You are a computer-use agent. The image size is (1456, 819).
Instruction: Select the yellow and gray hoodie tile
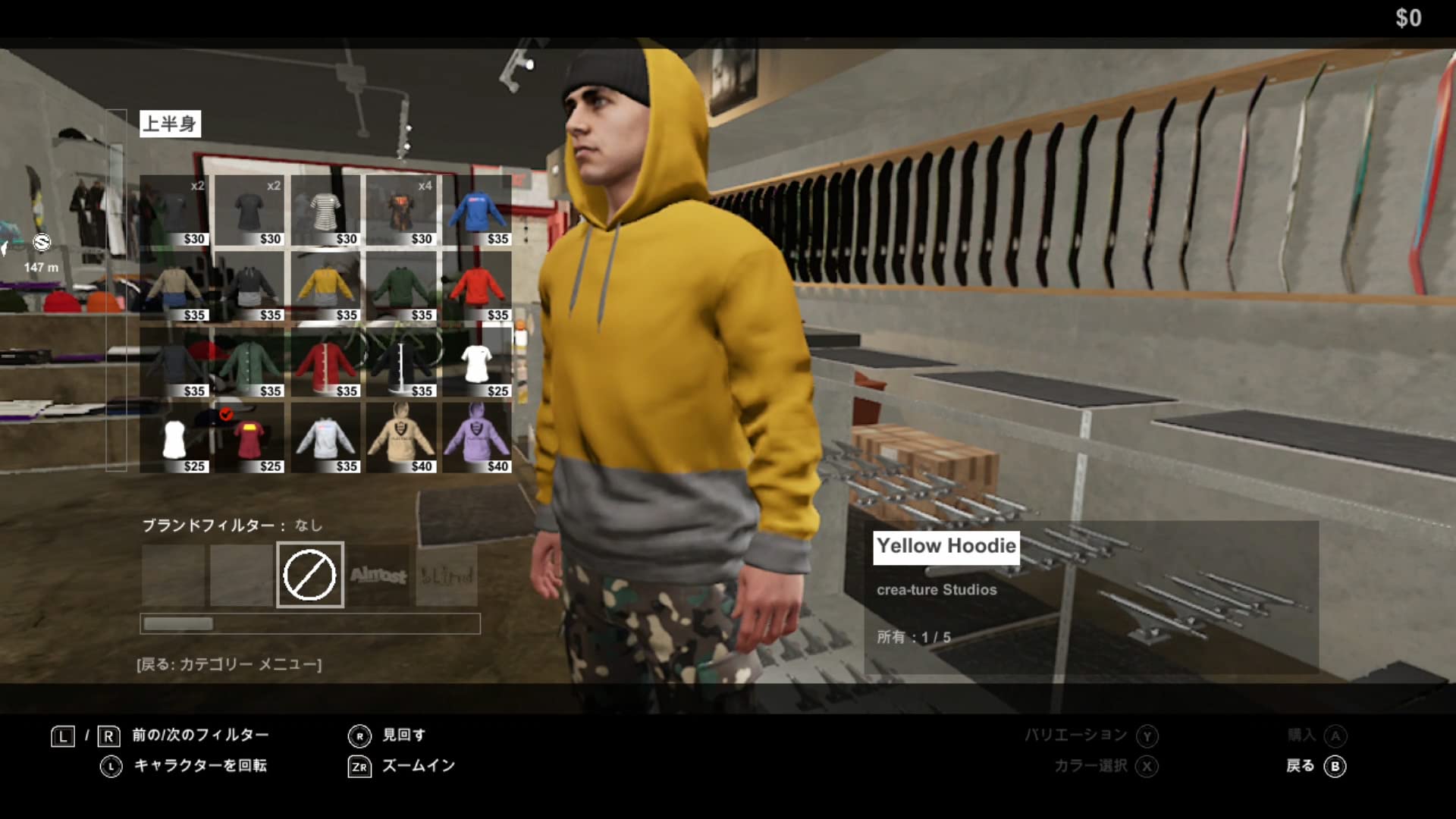click(325, 286)
